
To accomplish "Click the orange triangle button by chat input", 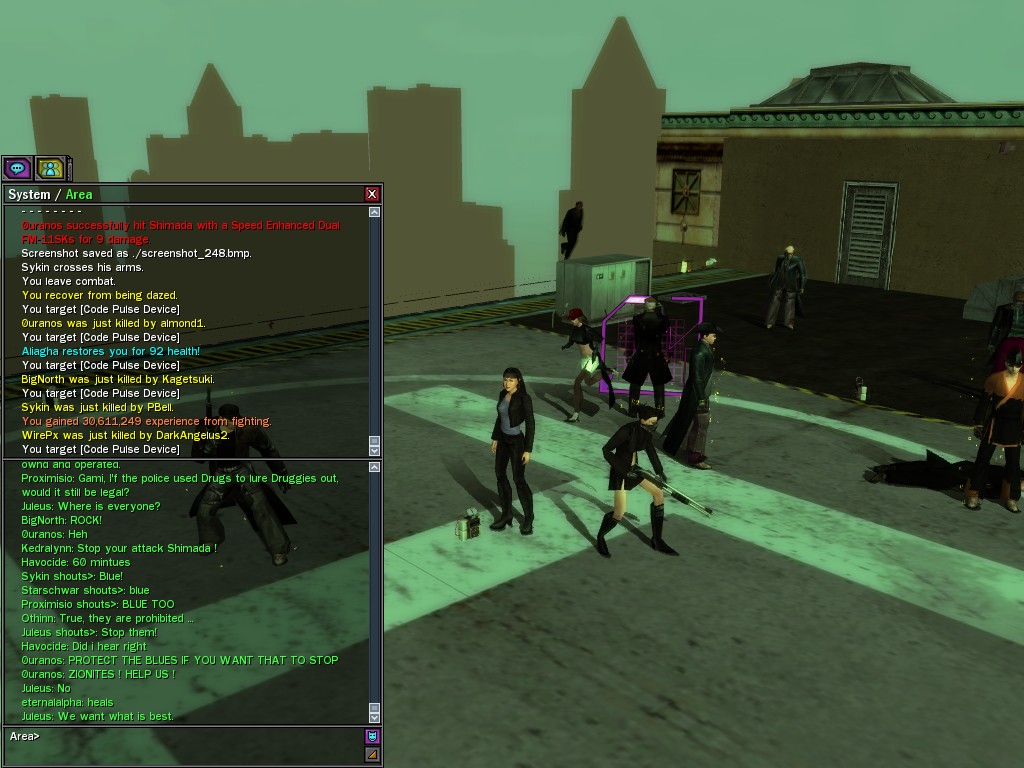I will (x=372, y=754).
